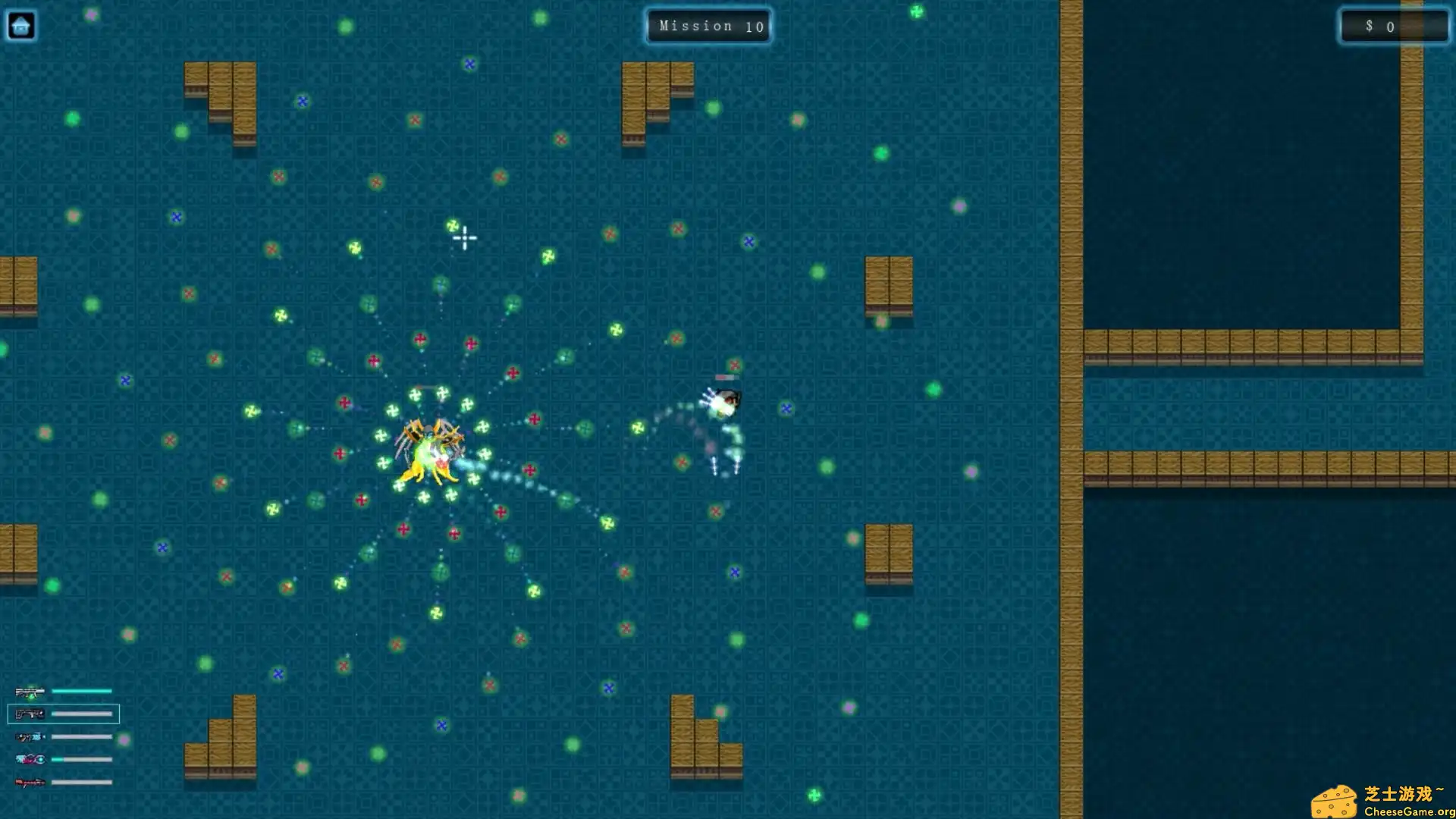The width and height of the screenshot is (1456, 819).
Task: Click the full cyan ammo bar of slot one
Action: tap(82, 691)
